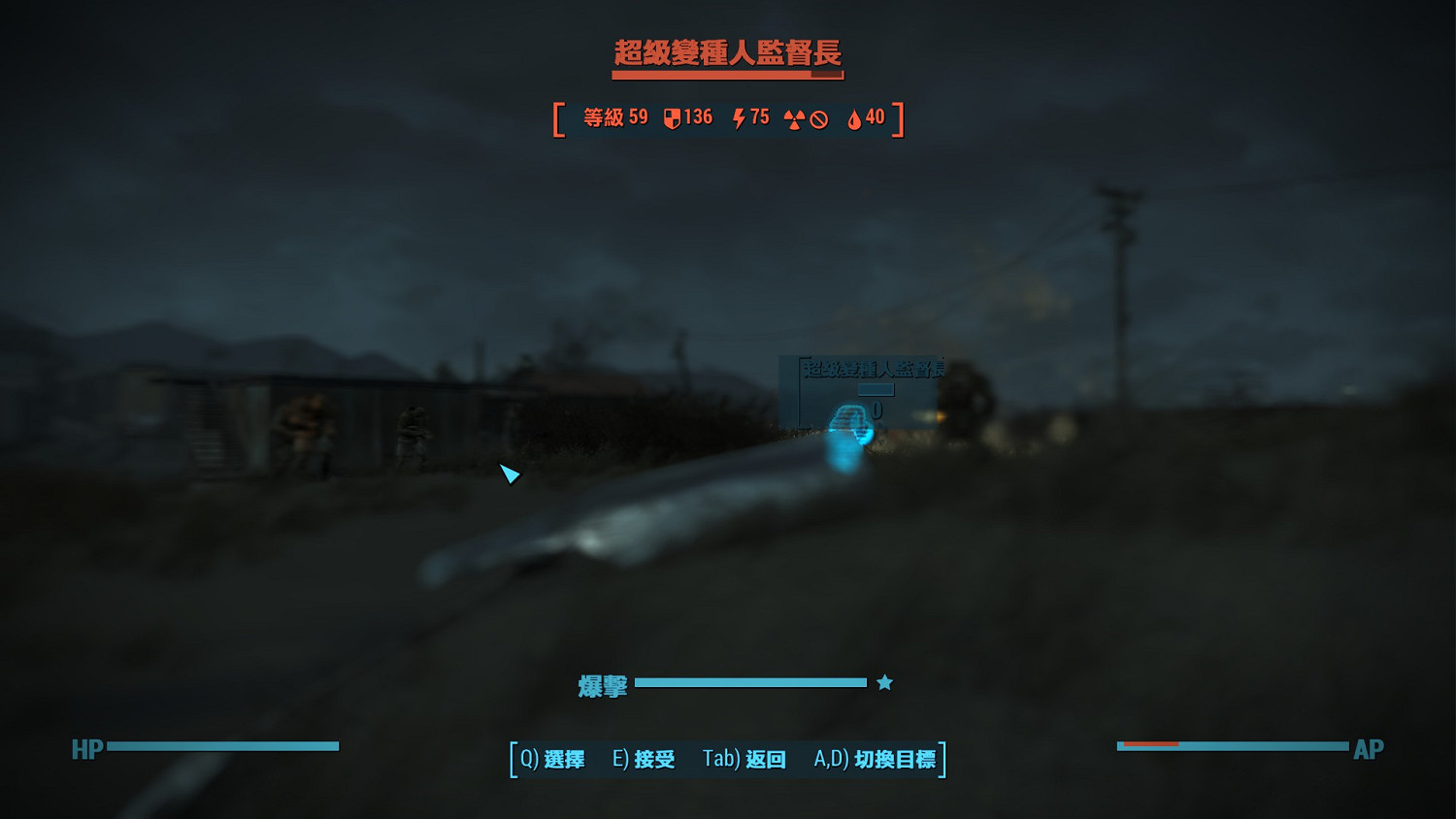This screenshot has height=819, width=1456.
Task: Click the star icon at the end of the critical meter
Action: click(883, 682)
